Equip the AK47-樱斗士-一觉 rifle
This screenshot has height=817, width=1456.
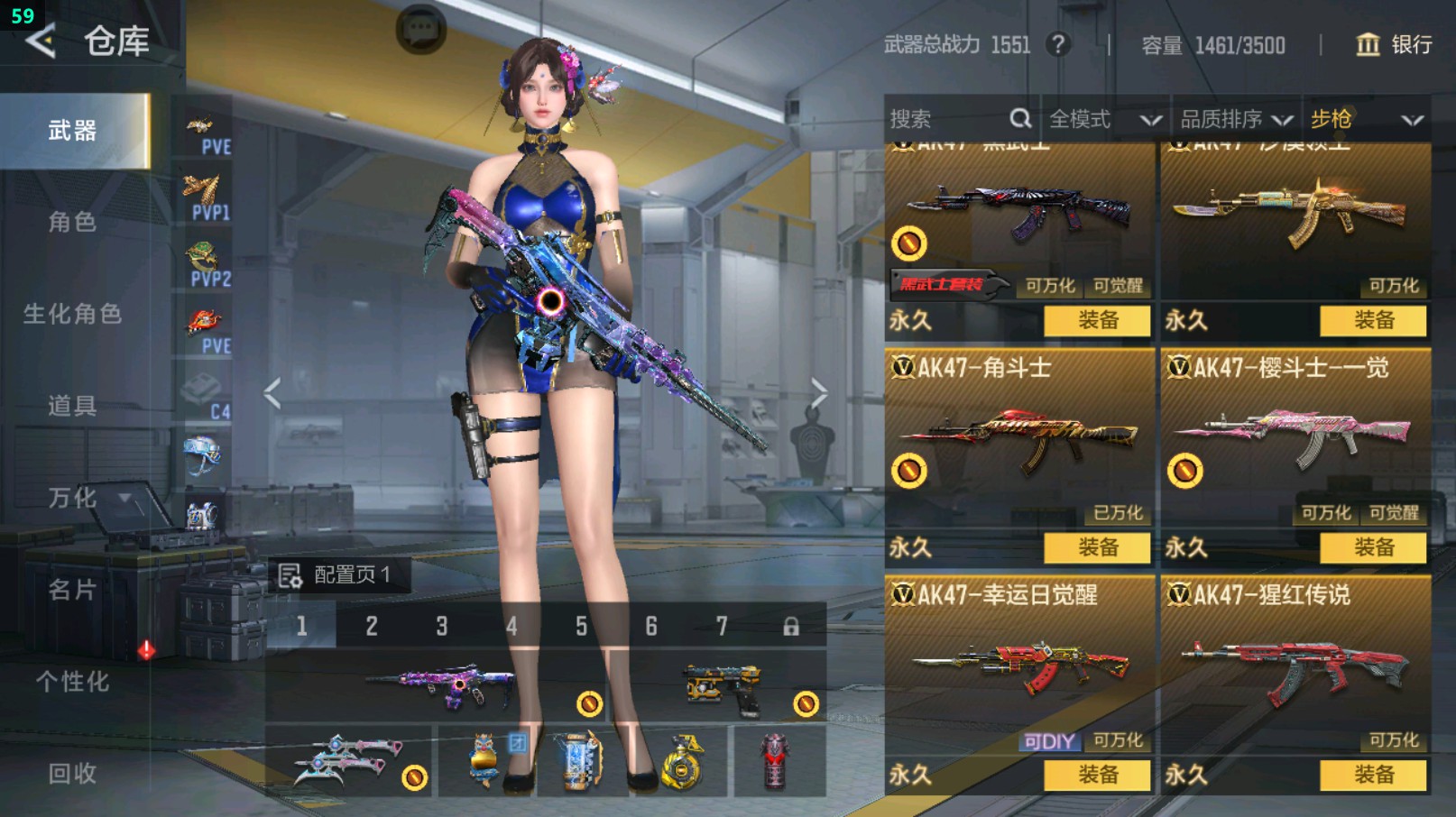pyautogui.click(x=1373, y=547)
